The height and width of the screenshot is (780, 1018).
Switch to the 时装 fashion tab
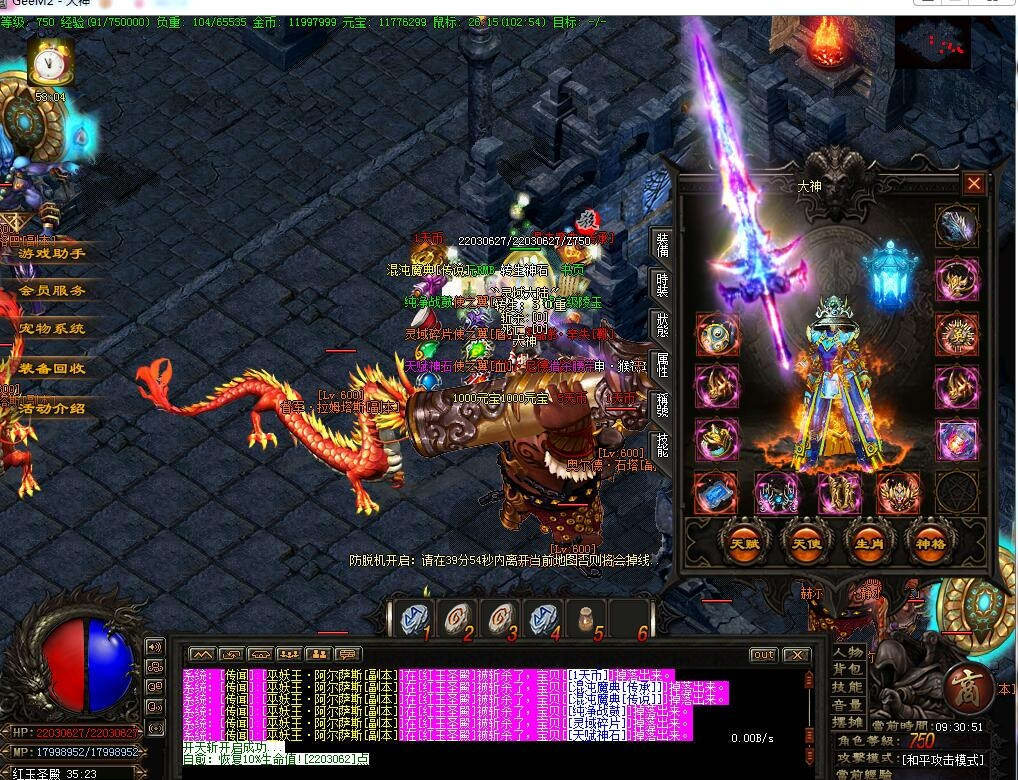[662, 285]
